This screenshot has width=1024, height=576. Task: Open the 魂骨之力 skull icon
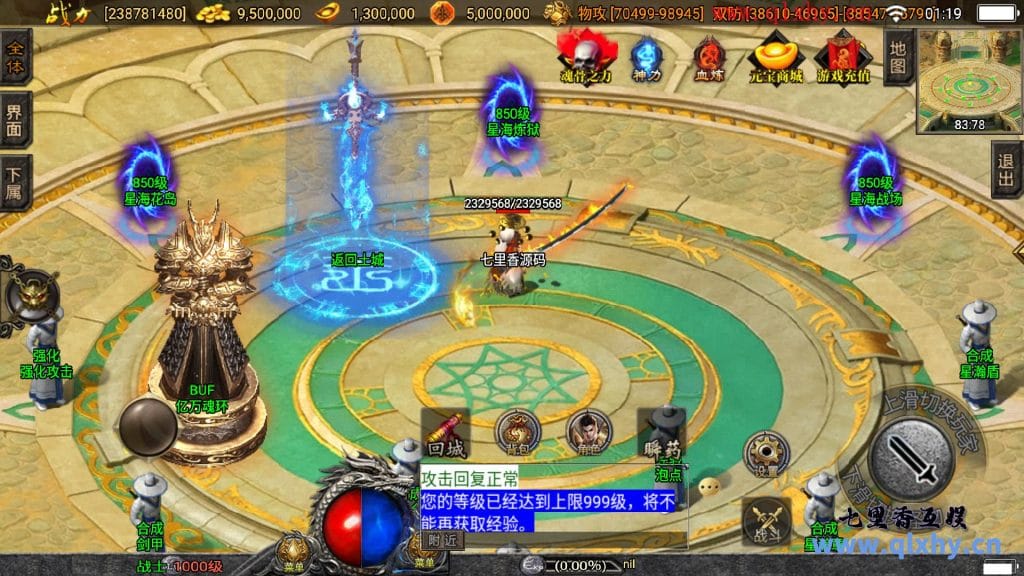pos(587,55)
